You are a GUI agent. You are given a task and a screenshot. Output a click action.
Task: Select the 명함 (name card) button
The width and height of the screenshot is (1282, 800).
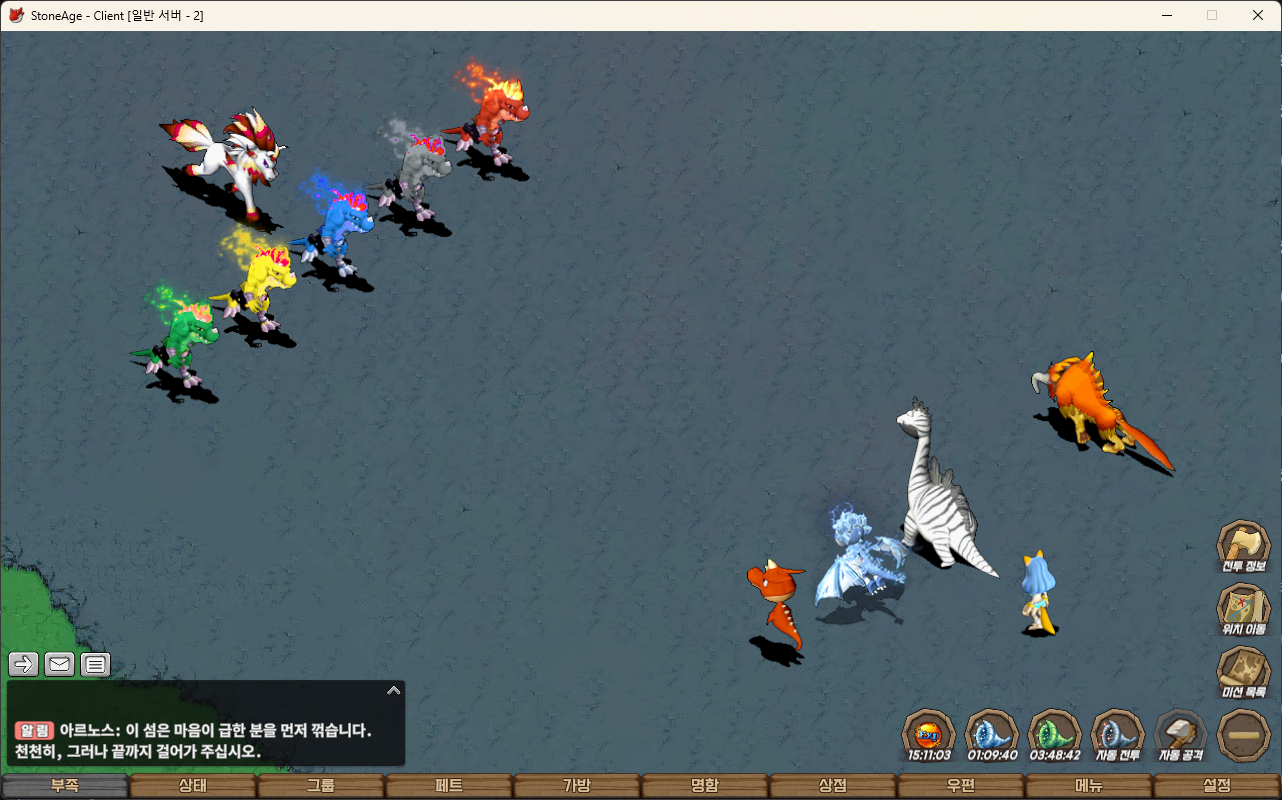click(705, 786)
